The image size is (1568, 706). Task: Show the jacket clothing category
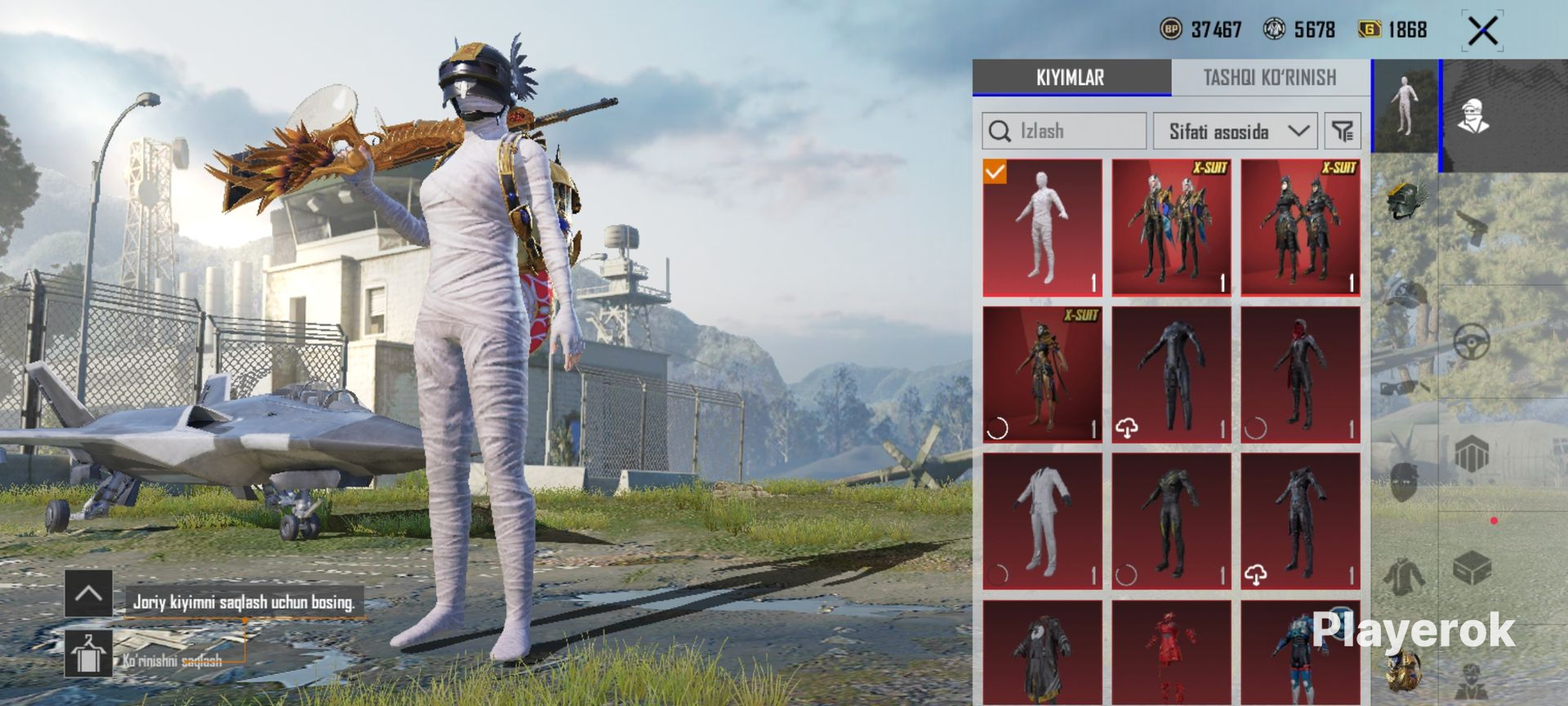click(x=1405, y=575)
